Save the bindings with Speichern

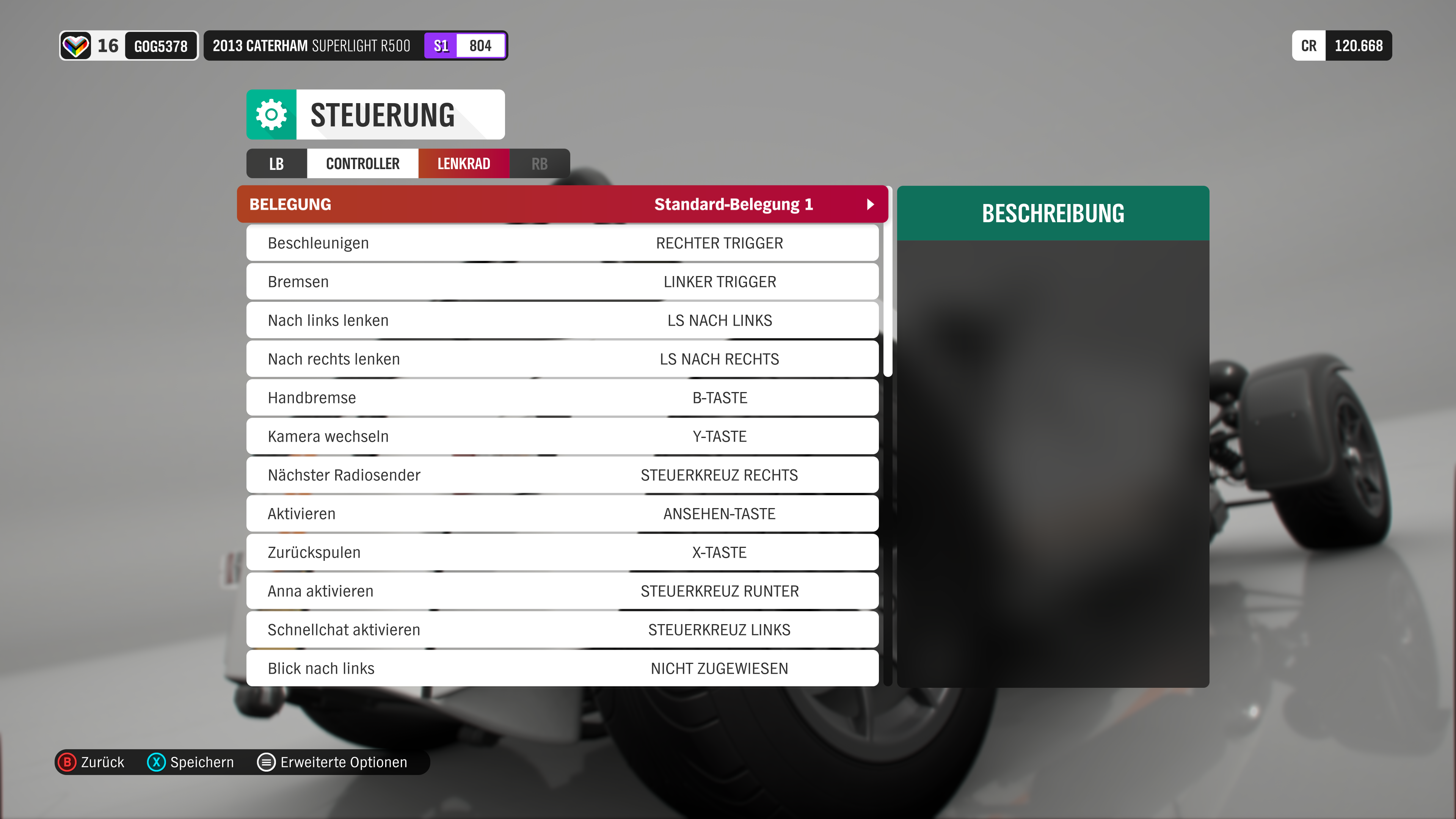pos(190,762)
